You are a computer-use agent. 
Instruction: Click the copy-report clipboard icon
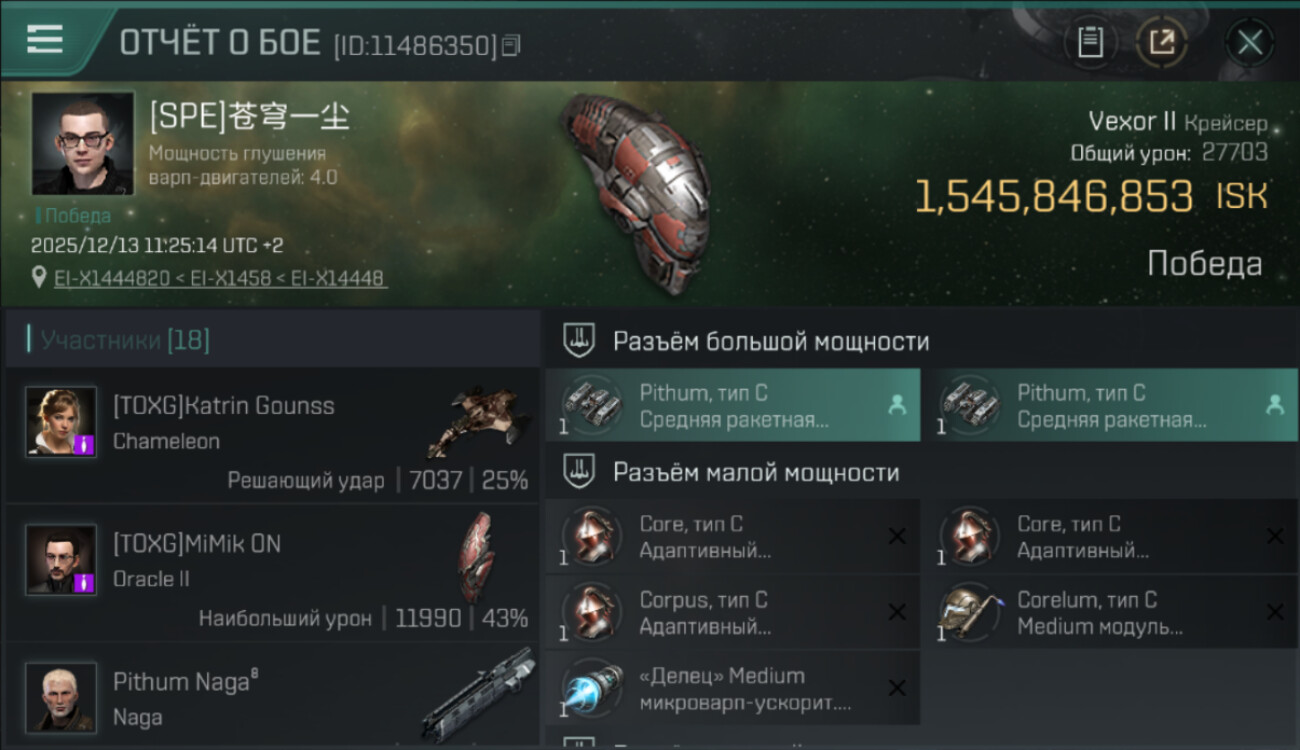pos(1090,42)
